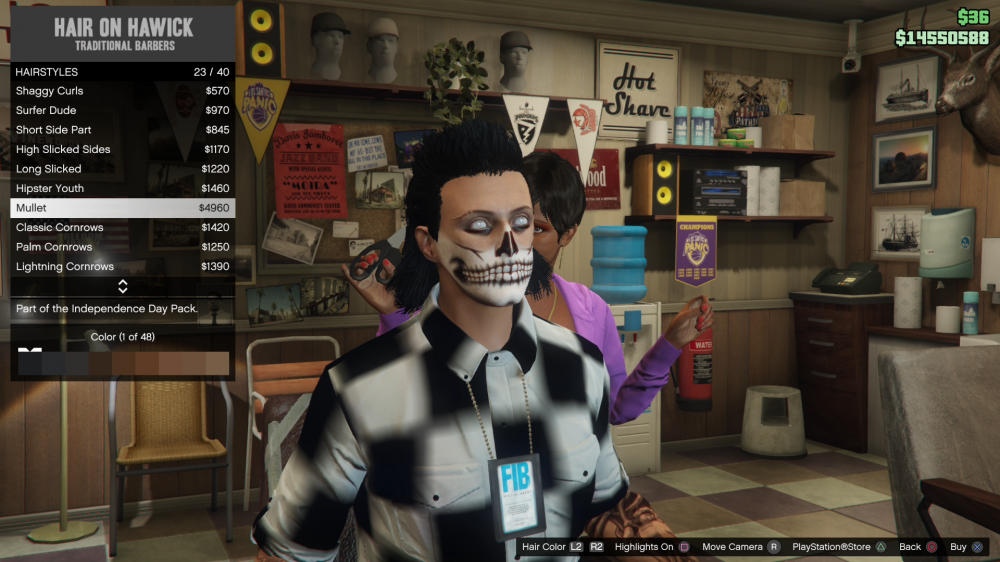Viewport: 1000px width, 562px height.
Task: Pick the Classic Cornrows hairstyle
Action: click(122, 227)
